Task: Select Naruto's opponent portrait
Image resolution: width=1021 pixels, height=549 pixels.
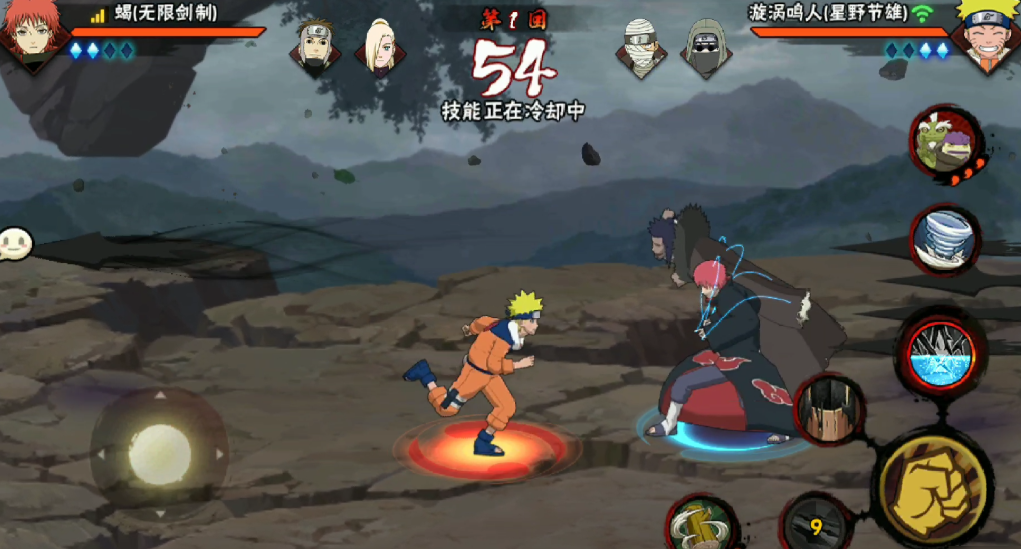Action: tap(985, 31)
